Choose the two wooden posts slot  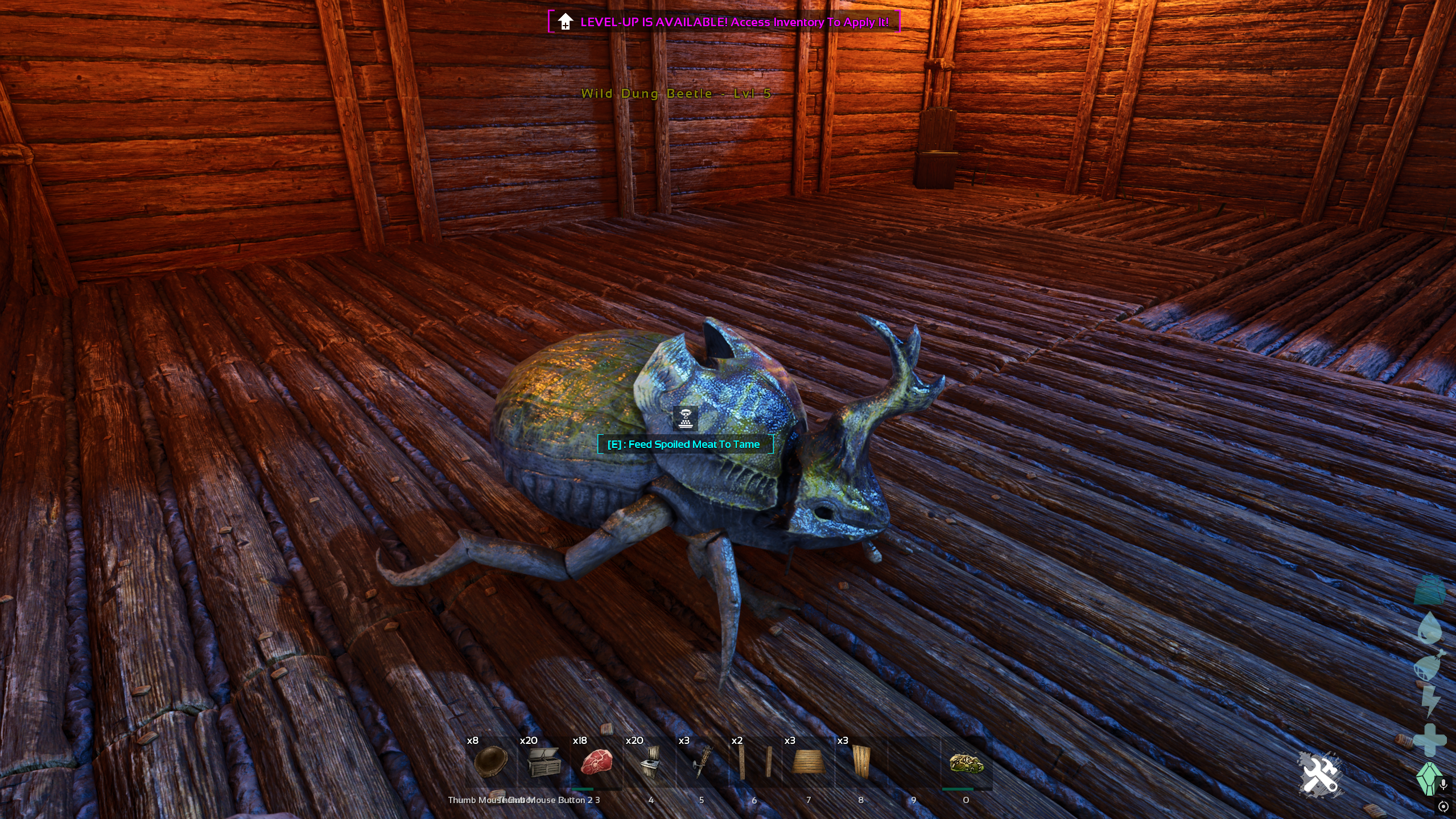[x=754, y=763]
